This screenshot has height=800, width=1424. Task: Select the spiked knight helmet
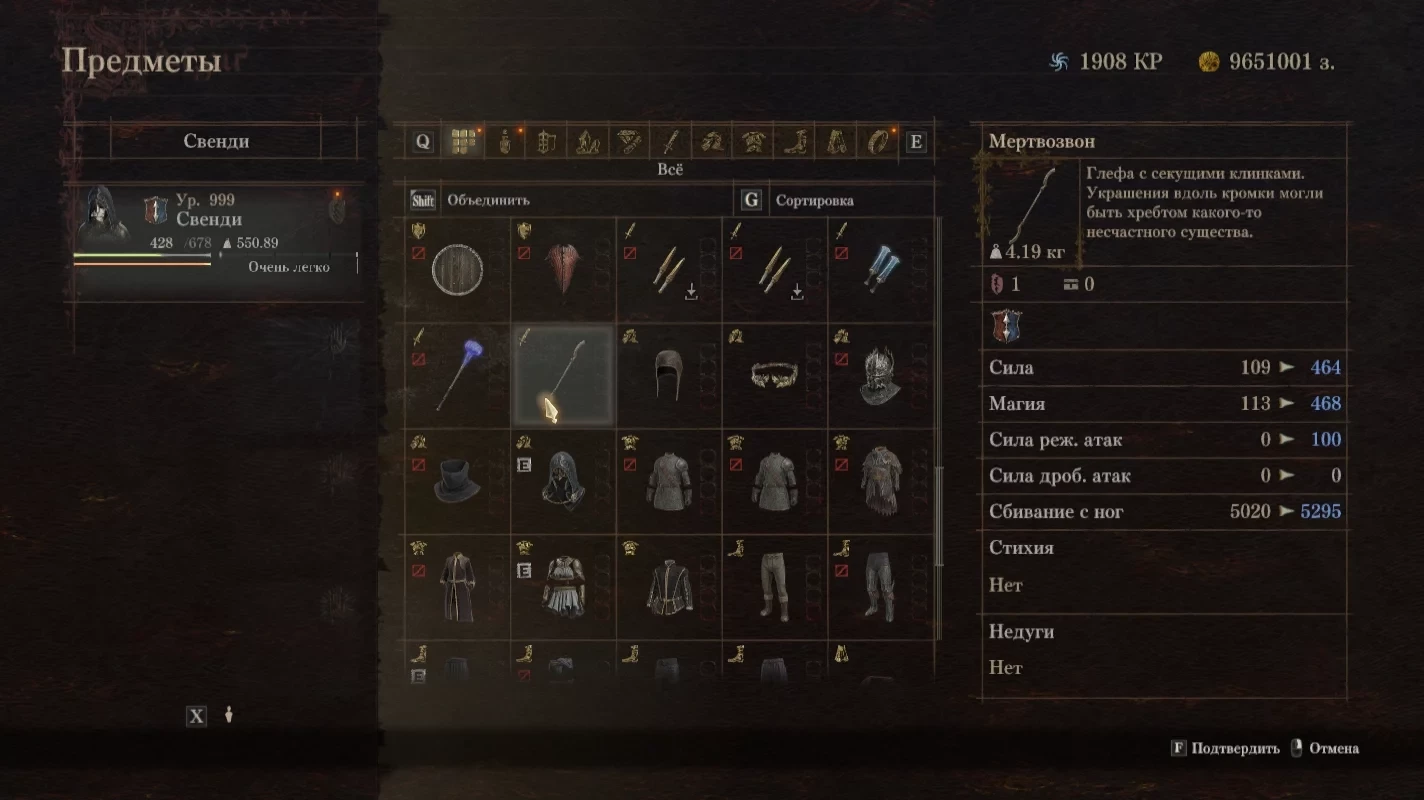[881, 376]
